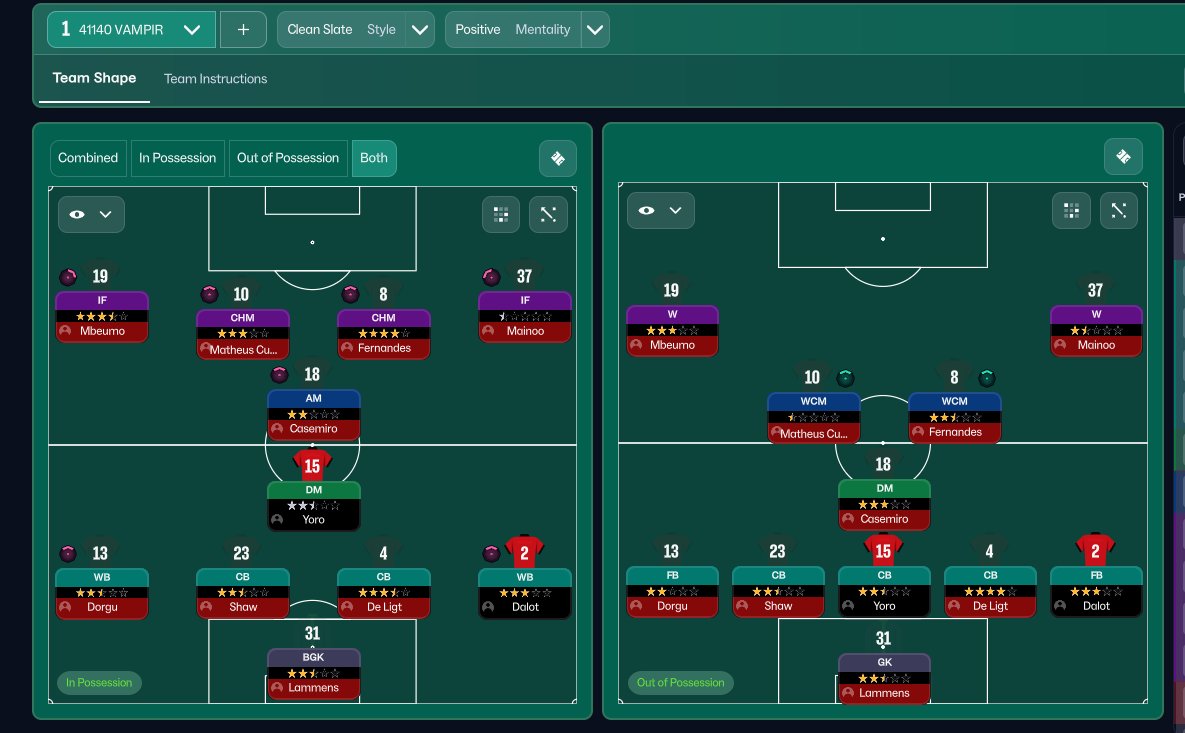The height and width of the screenshot is (733, 1185).
Task: Select De Ligt's CB card in possession
Action: tap(384, 593)
